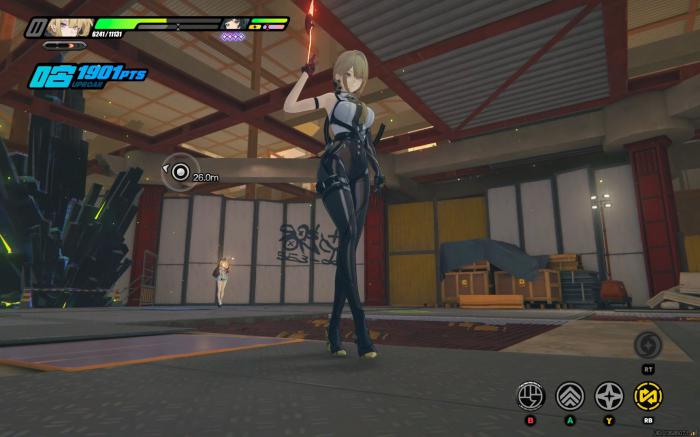Select the greyed-out swirl star ability

649,347
